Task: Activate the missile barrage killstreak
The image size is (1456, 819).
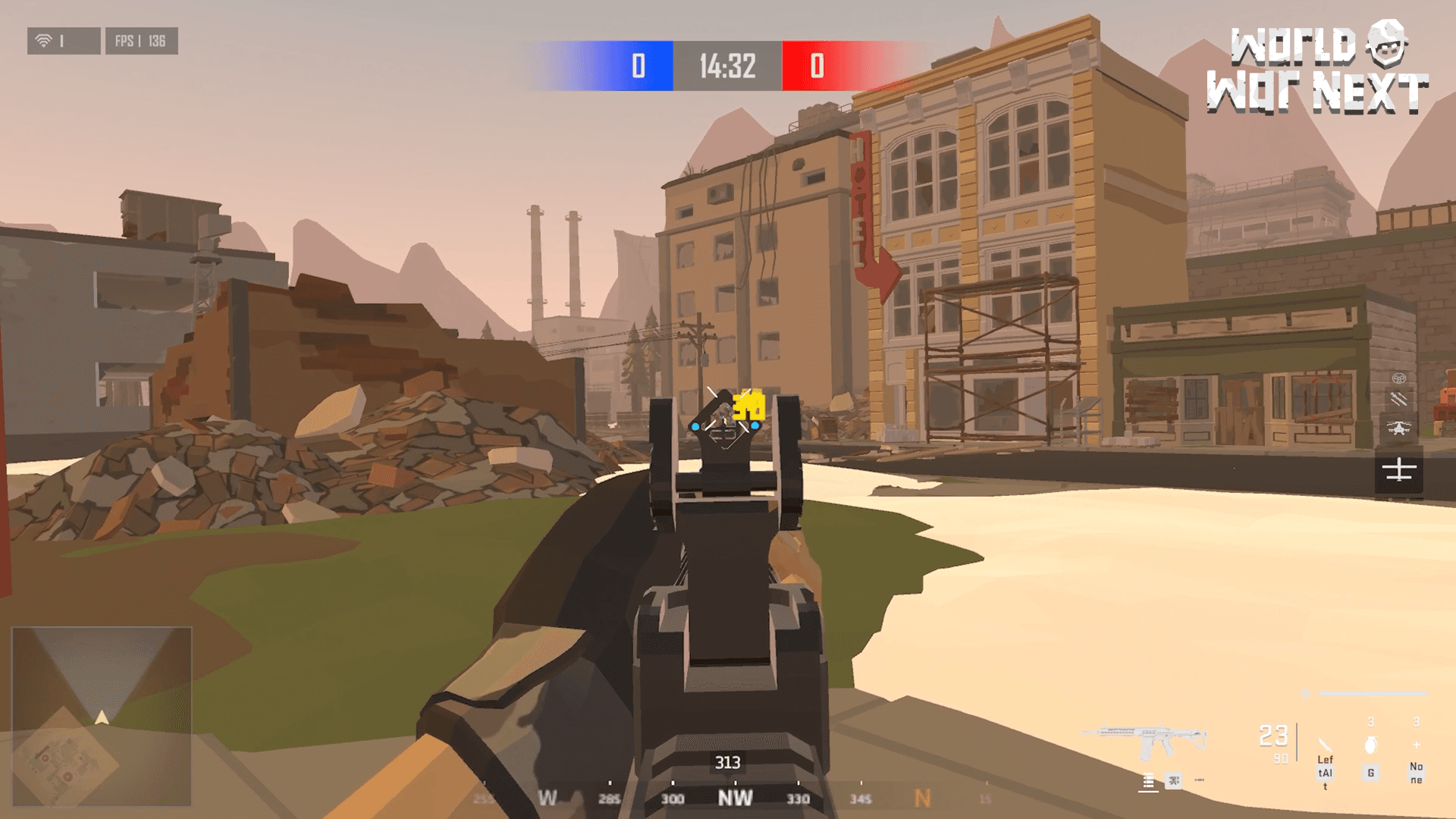Action: coord(1399,399)
